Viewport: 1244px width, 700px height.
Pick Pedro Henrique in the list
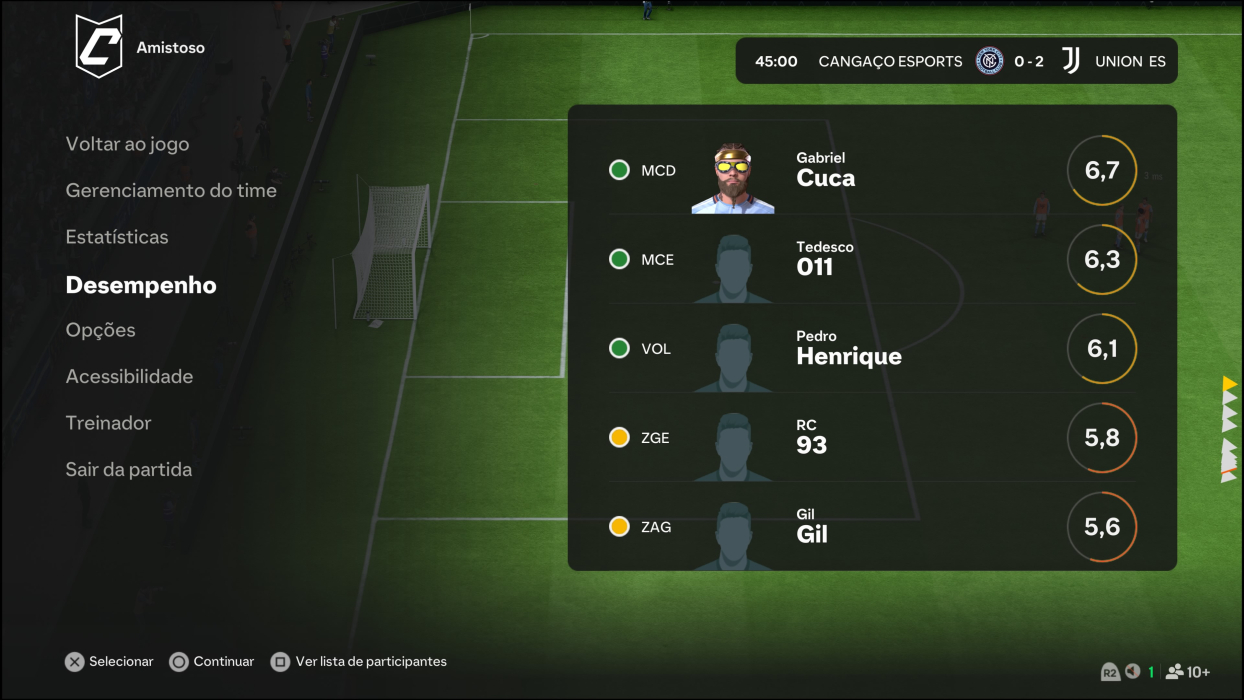[x=871, y=349]
